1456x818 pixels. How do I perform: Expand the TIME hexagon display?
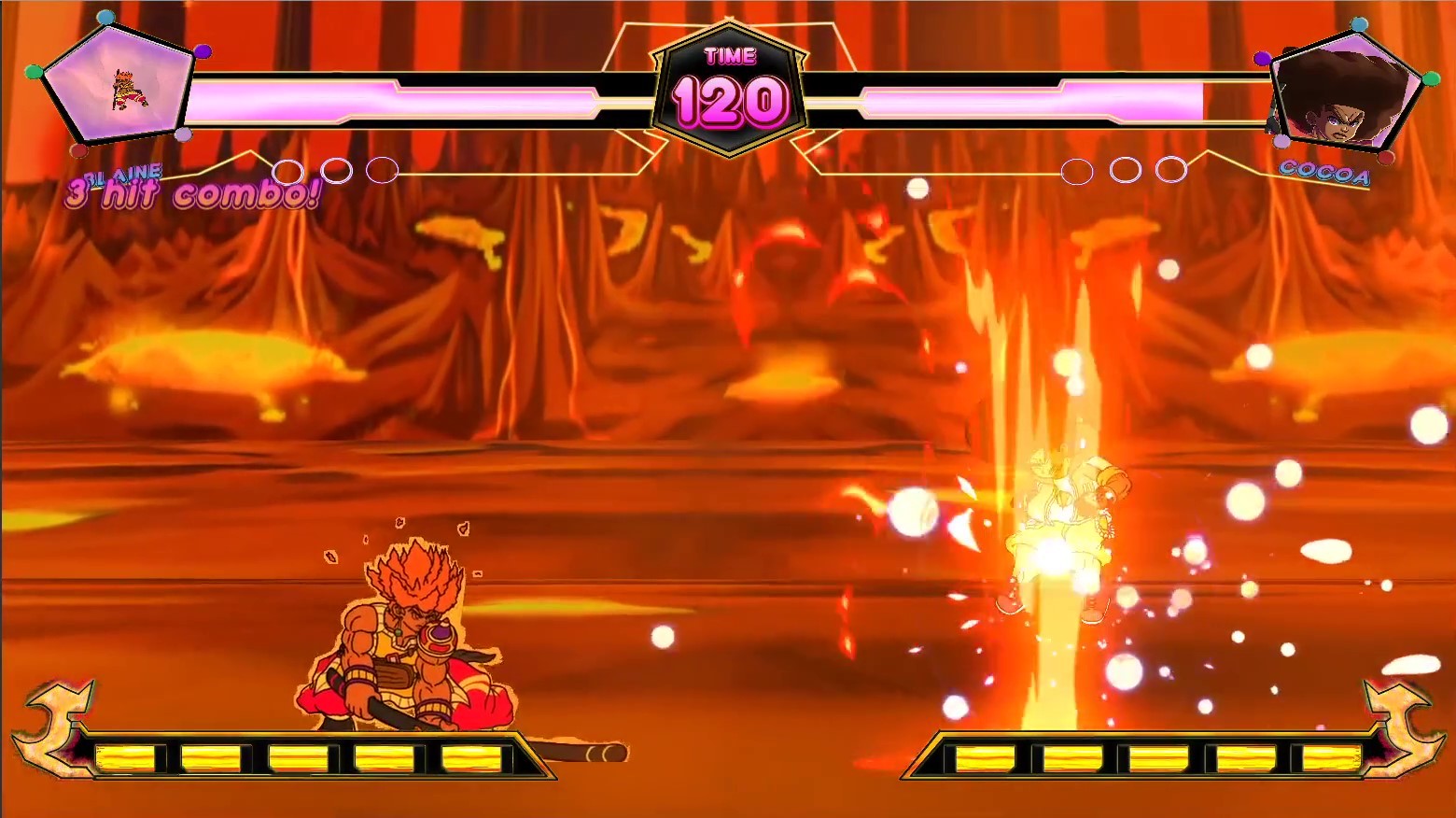click(731, 56)
